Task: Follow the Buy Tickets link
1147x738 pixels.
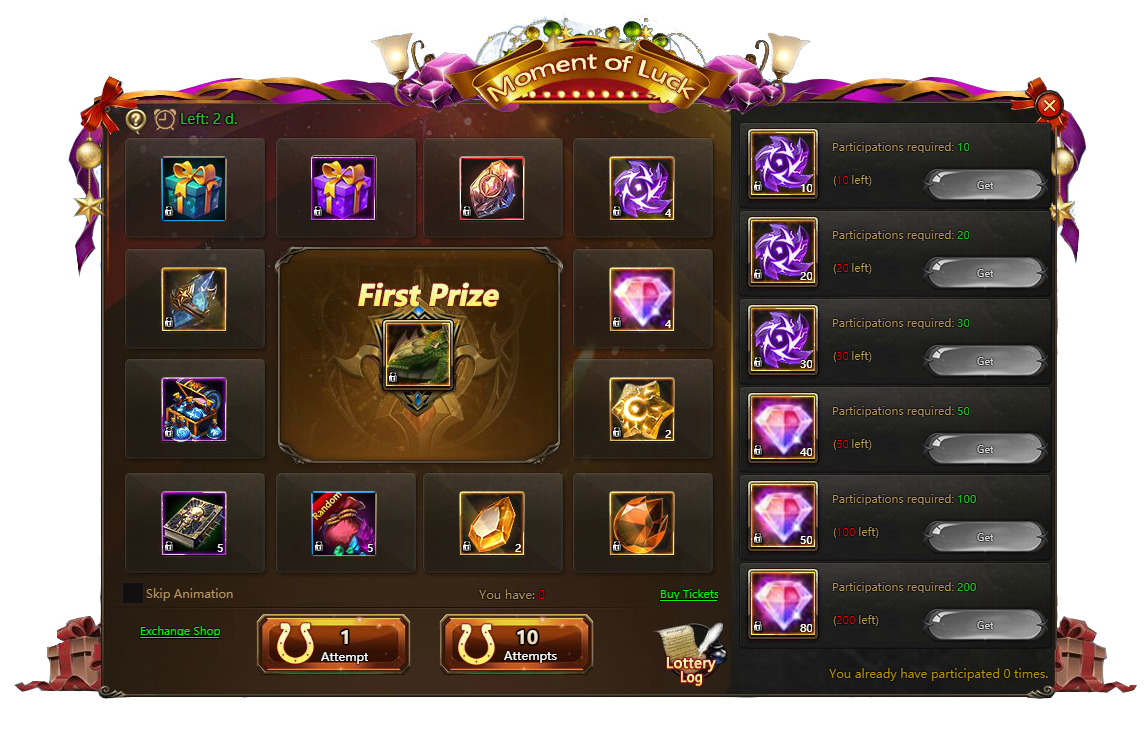Action: tap(689, 594)
